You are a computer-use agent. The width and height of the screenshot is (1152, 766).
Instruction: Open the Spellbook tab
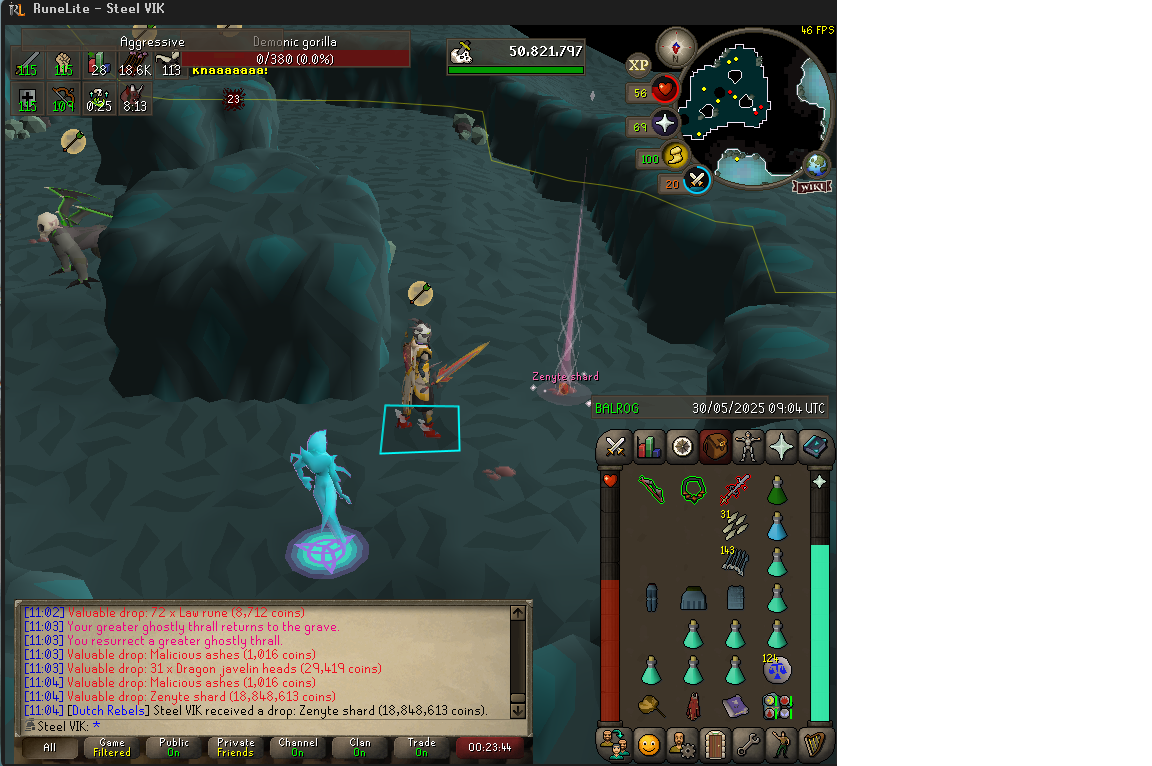pos(815,447)
